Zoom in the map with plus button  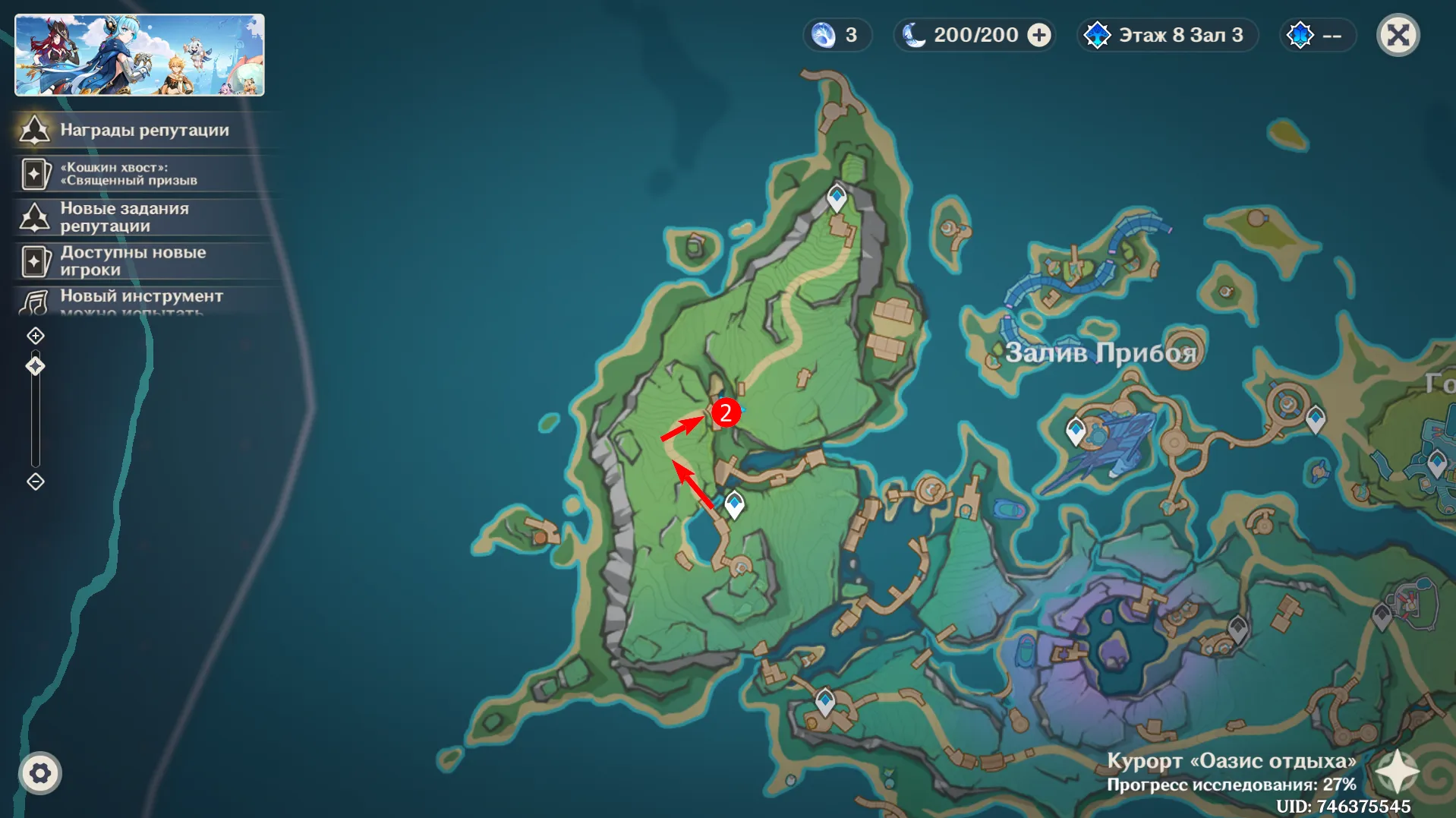pos(36,336)
